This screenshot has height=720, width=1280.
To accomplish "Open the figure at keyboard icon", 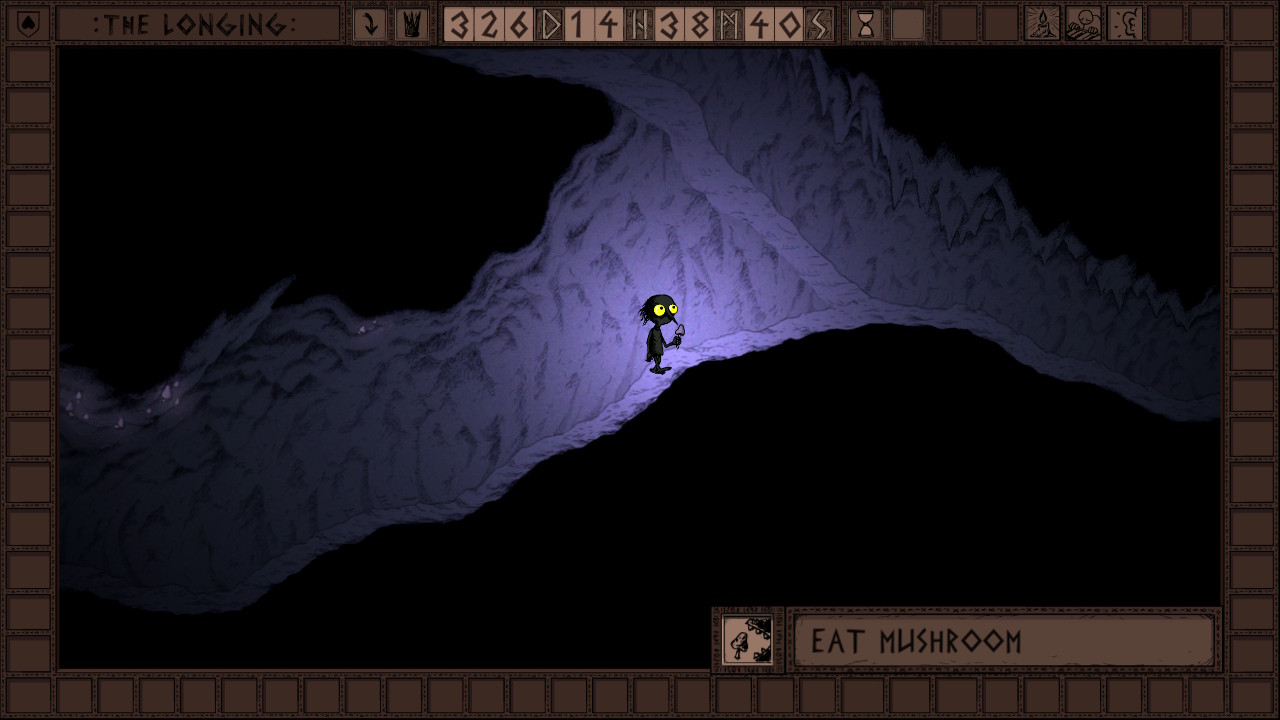I will (x=1083, y=24).
